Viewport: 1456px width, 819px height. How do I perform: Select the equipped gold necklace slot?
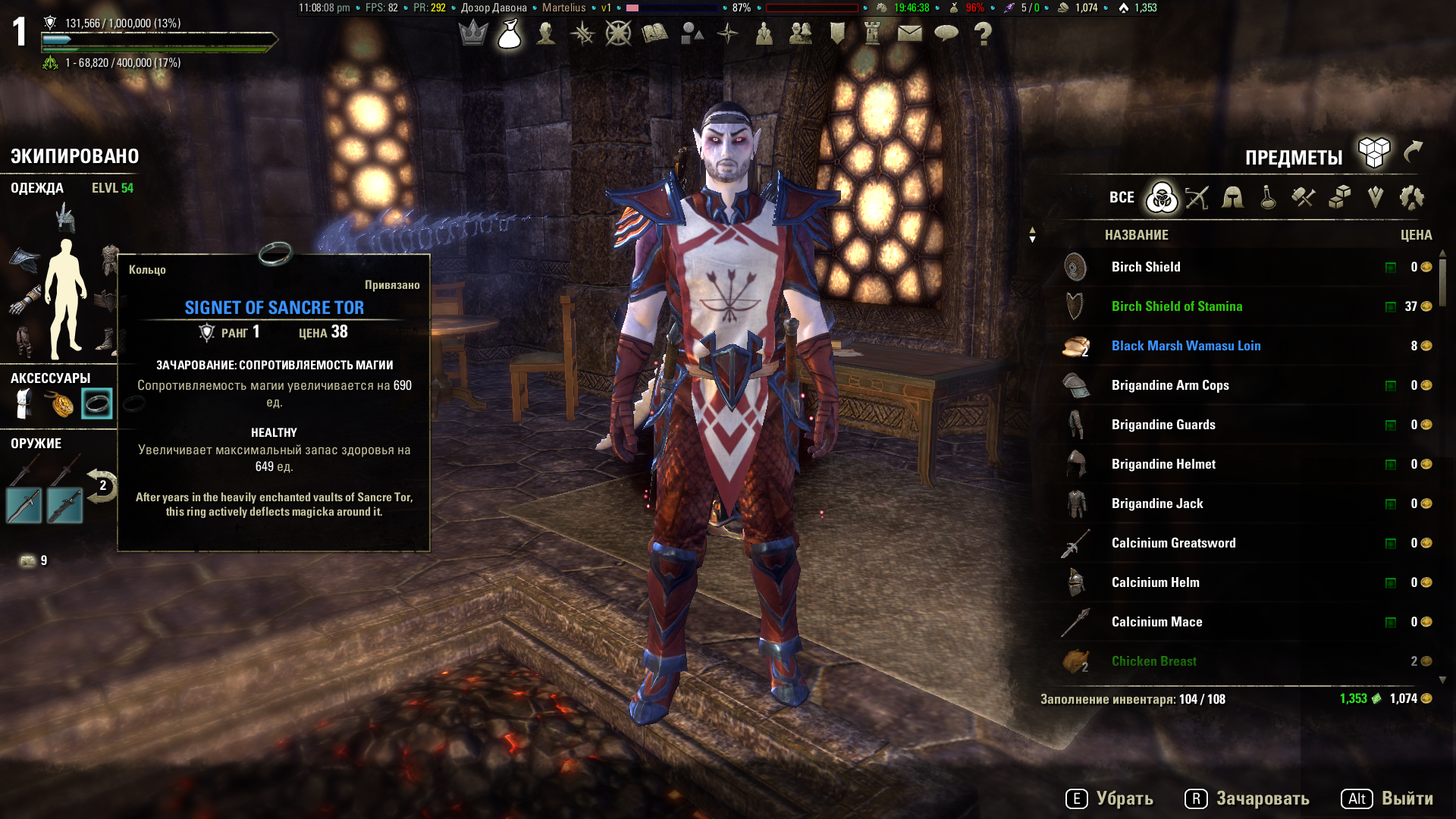(61, 403)
